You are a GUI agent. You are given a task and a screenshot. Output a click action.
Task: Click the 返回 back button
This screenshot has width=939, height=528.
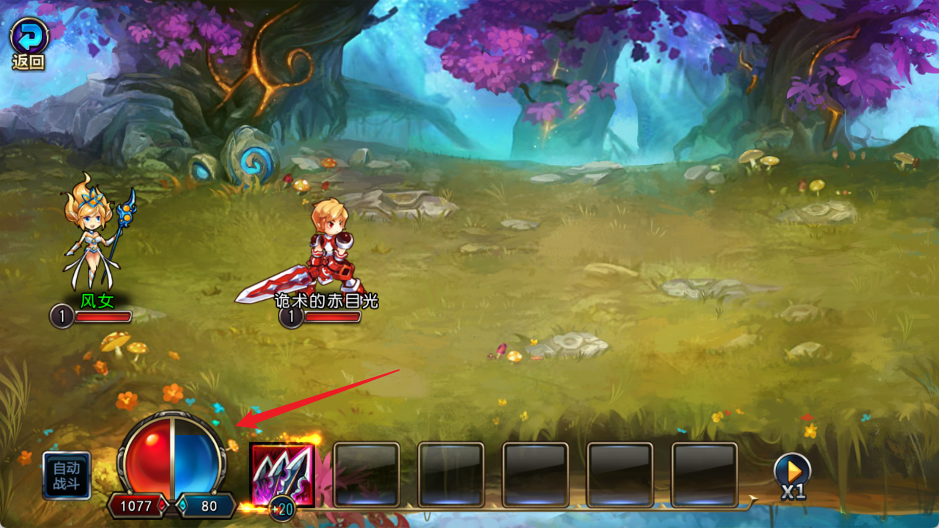tap(28, 42)
